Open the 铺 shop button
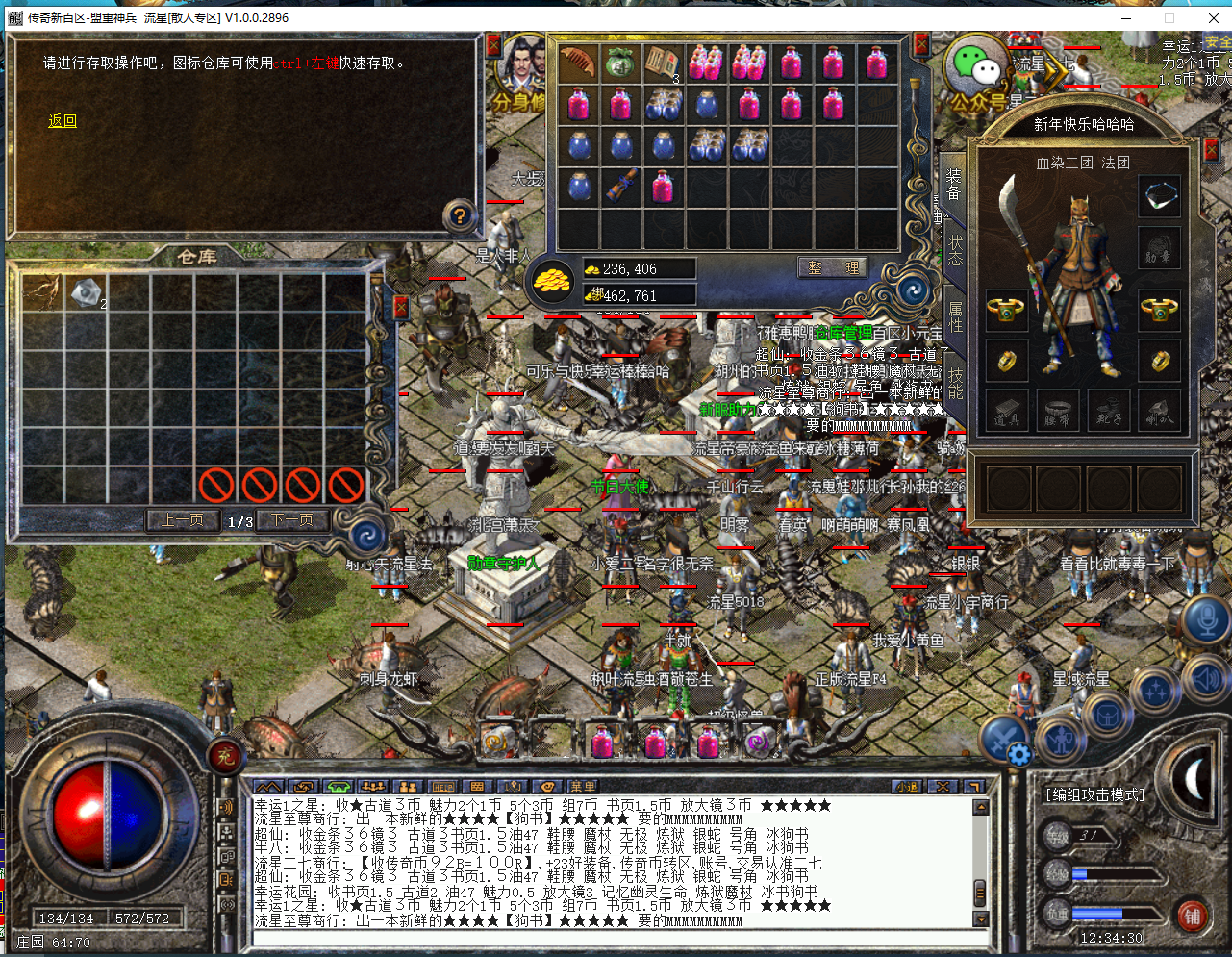 click(x=1193, y=916)
